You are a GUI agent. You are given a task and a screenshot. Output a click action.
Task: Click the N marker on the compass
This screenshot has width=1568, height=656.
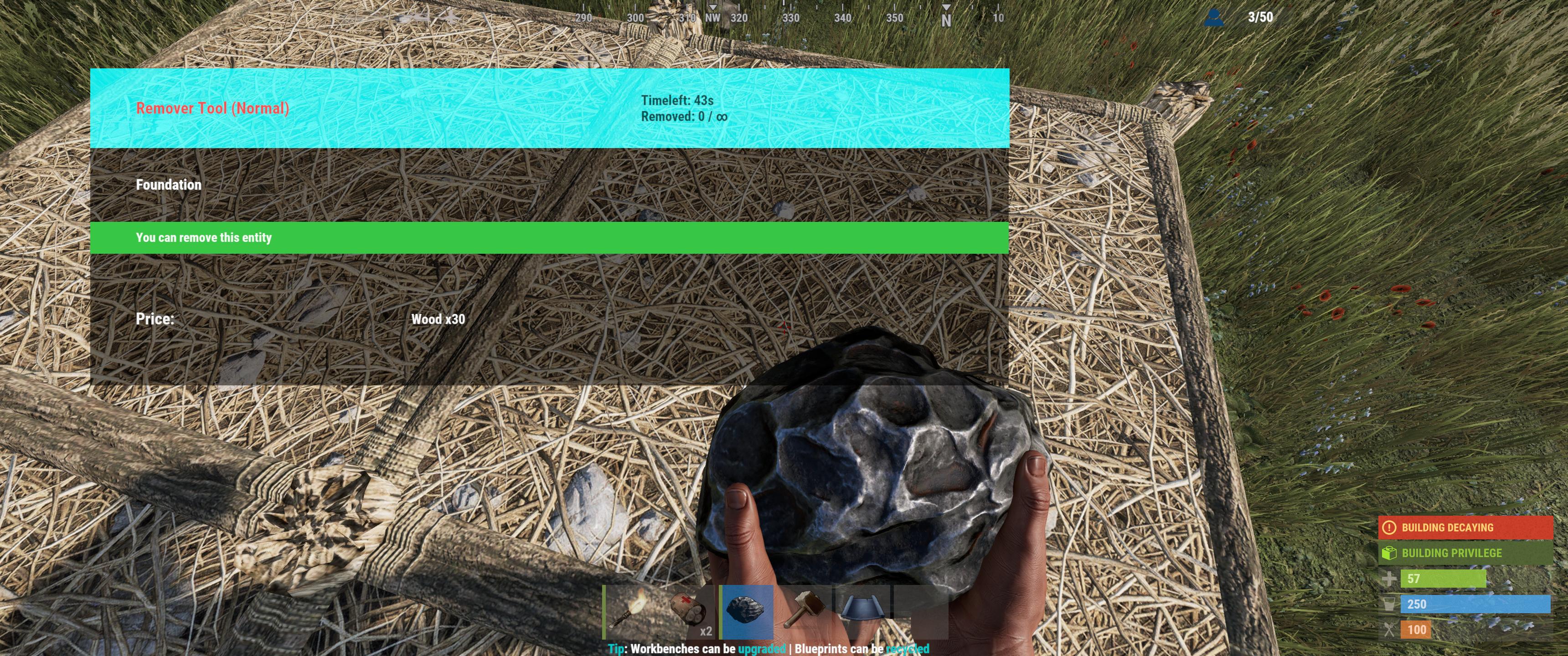(947, 18)
